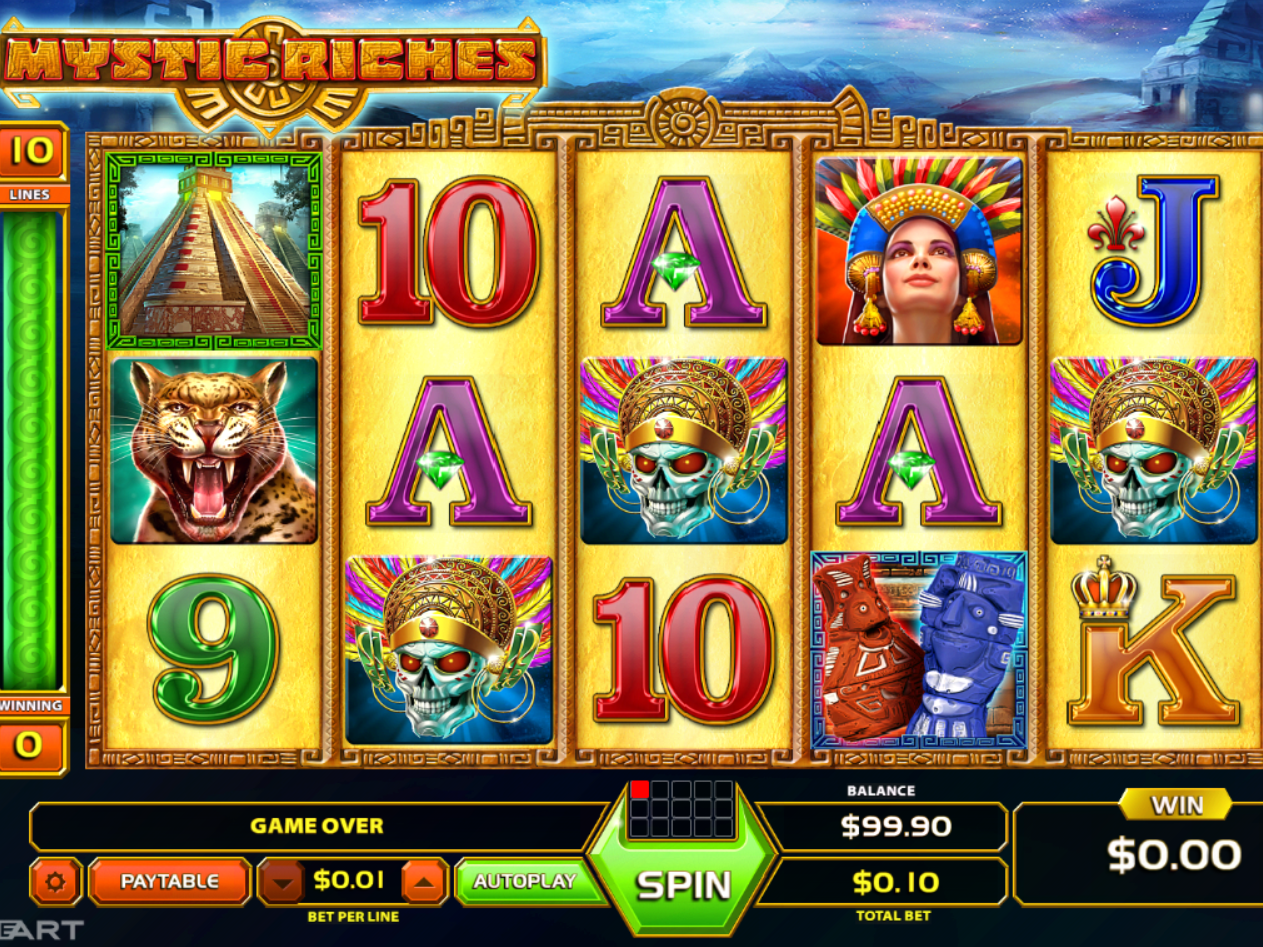Open settings with the gear icon
1263x947 pixels.
[x=55, y=881]
